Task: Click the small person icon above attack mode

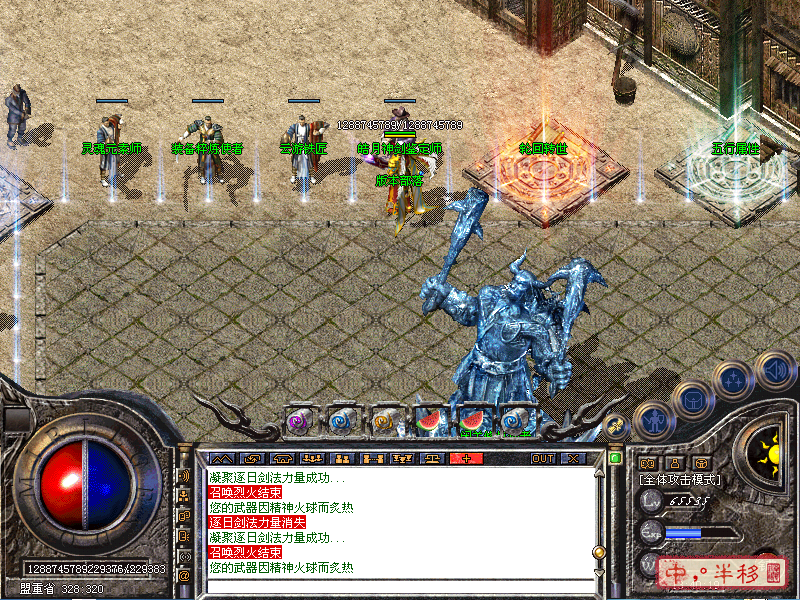Action: click(674, 463)
